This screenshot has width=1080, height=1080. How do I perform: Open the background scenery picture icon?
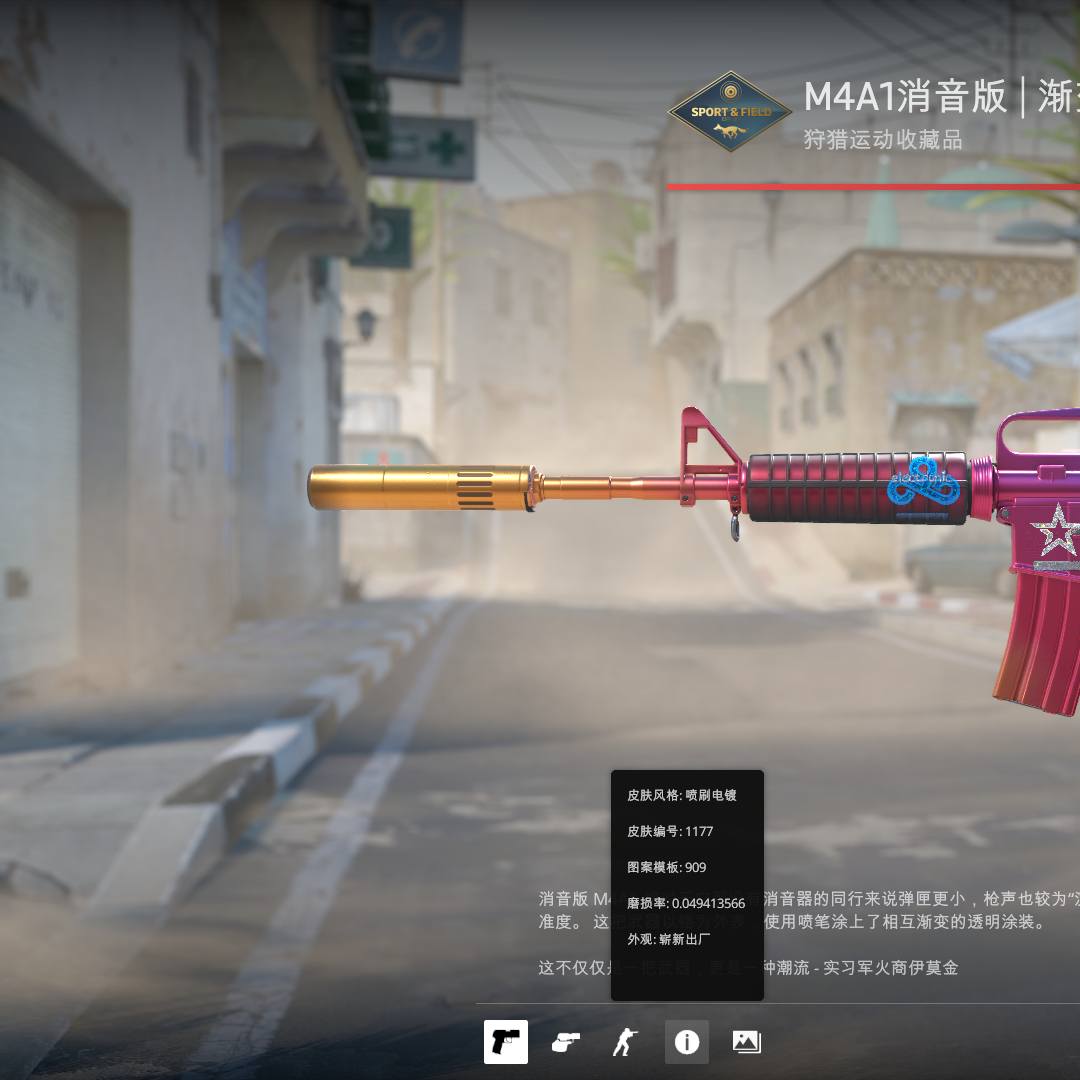coord(747,1042)
